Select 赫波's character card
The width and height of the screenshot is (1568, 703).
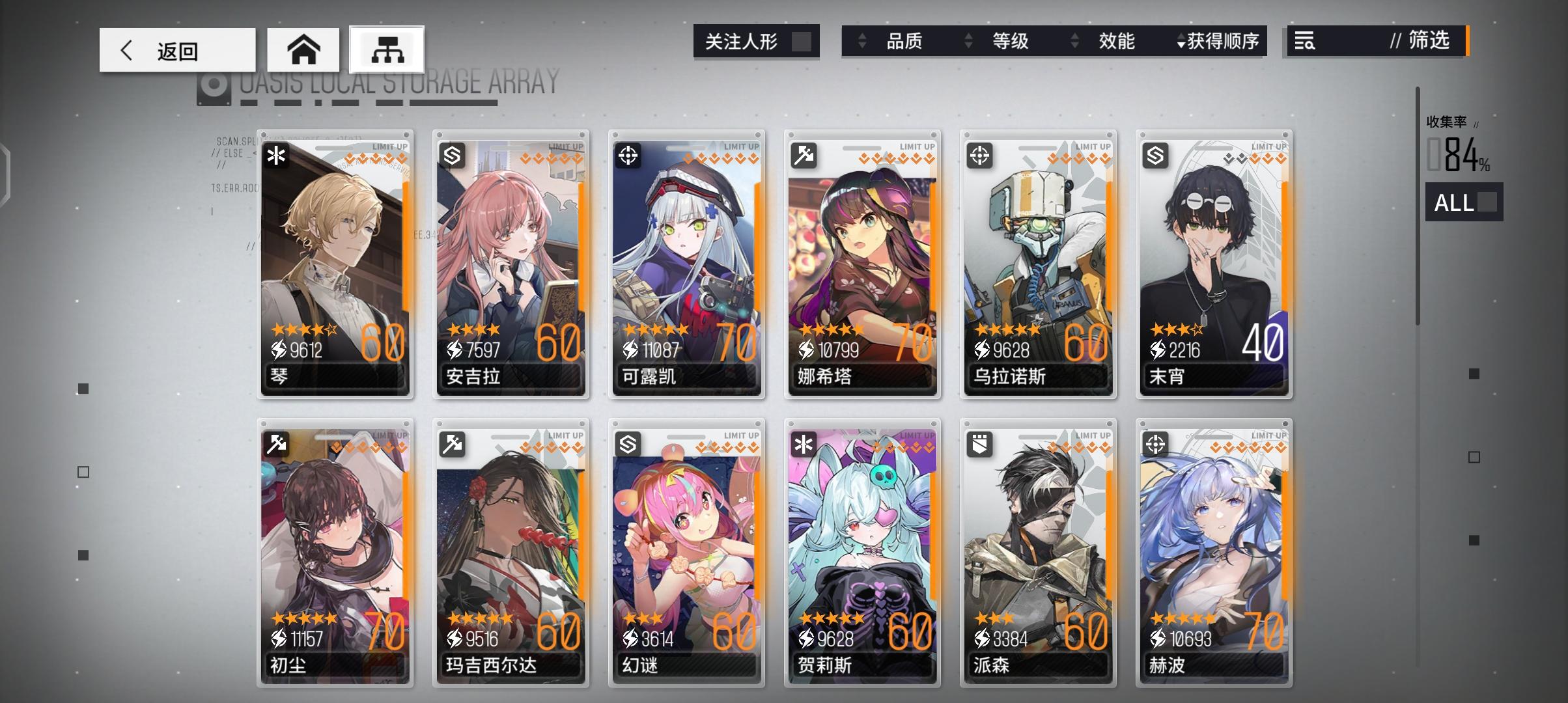click(1212, 553)
